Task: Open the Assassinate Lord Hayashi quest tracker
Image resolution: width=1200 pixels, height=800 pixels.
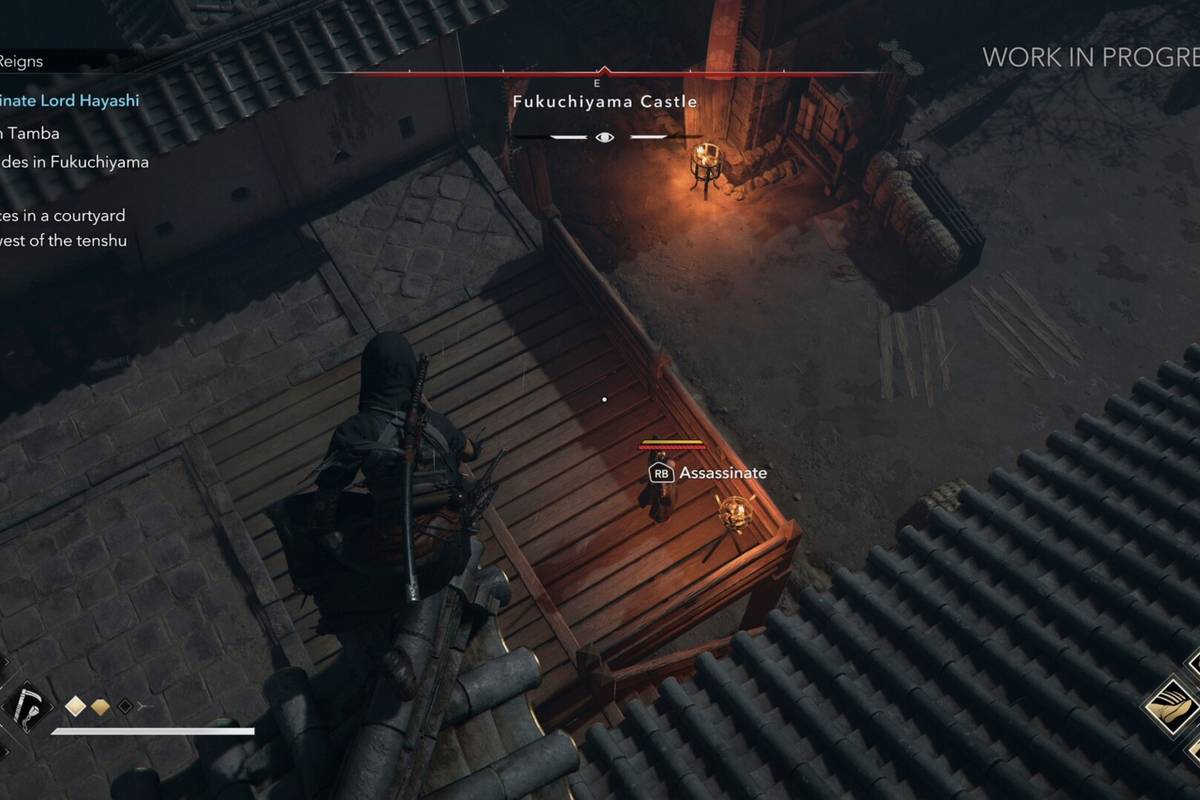Action: tap(69, 100)
